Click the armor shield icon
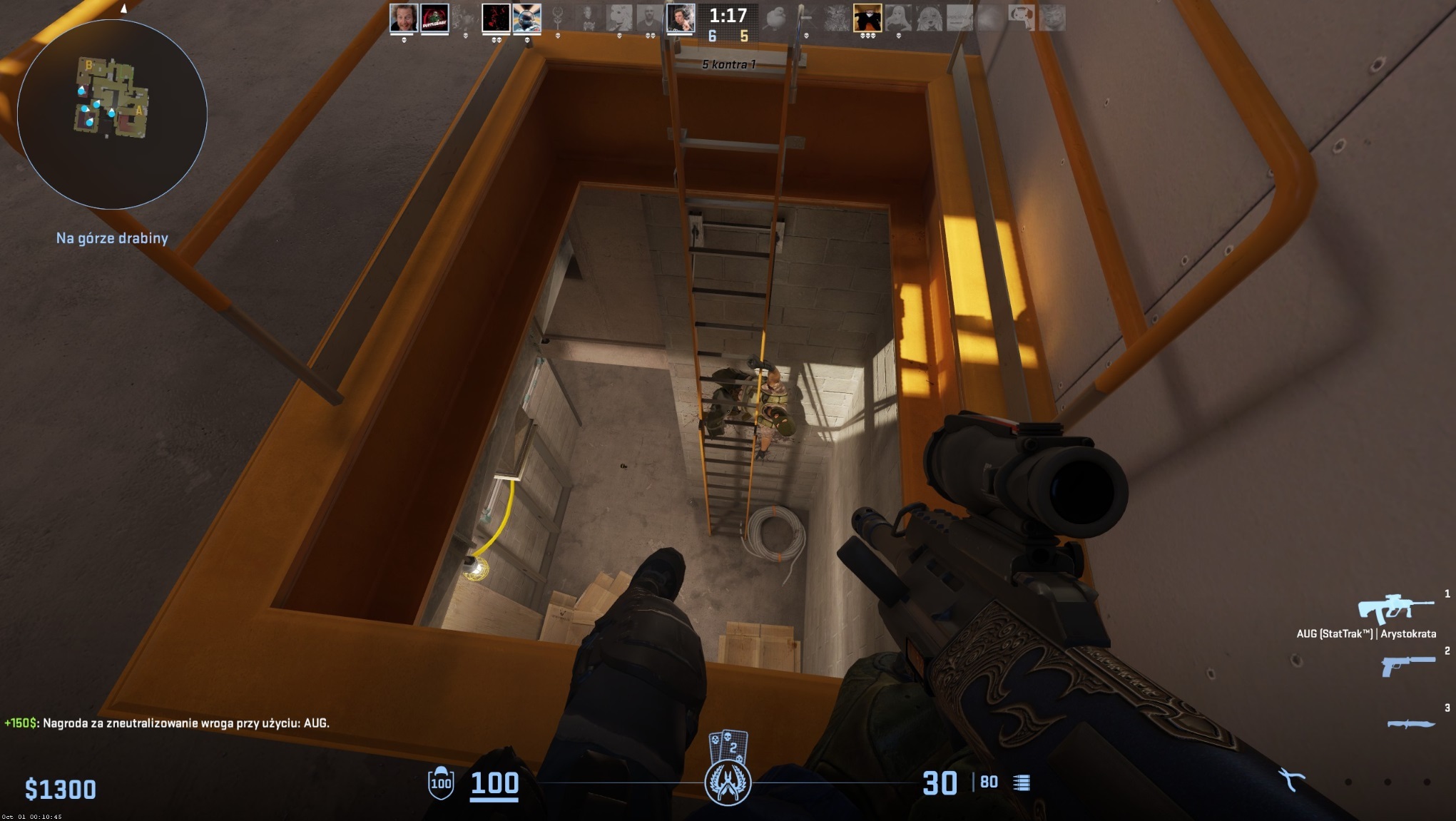 [x=441, y=783]
